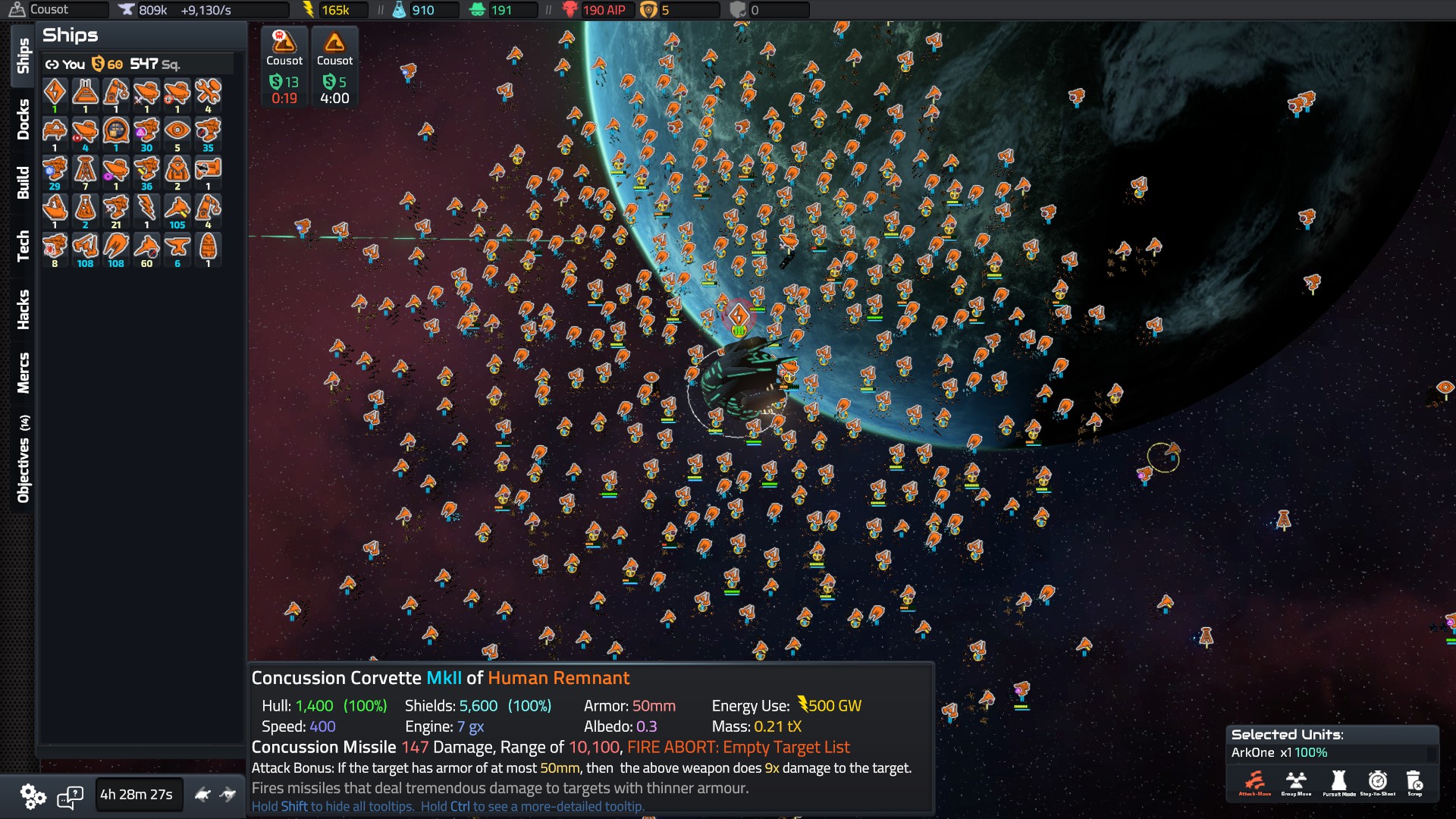Slow game speed with turtle icon
Viewport: 1456px width, 819px height.
pyautogui.click(x=202, y=795)
